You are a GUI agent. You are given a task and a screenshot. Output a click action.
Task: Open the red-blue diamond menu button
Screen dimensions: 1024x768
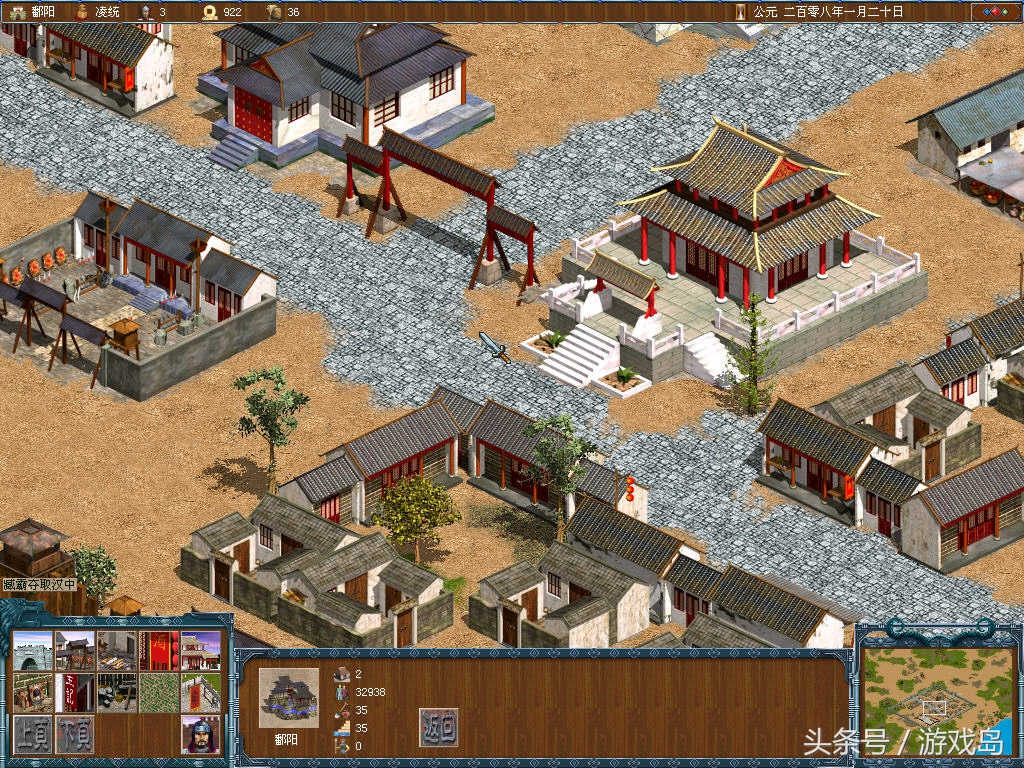994,12
